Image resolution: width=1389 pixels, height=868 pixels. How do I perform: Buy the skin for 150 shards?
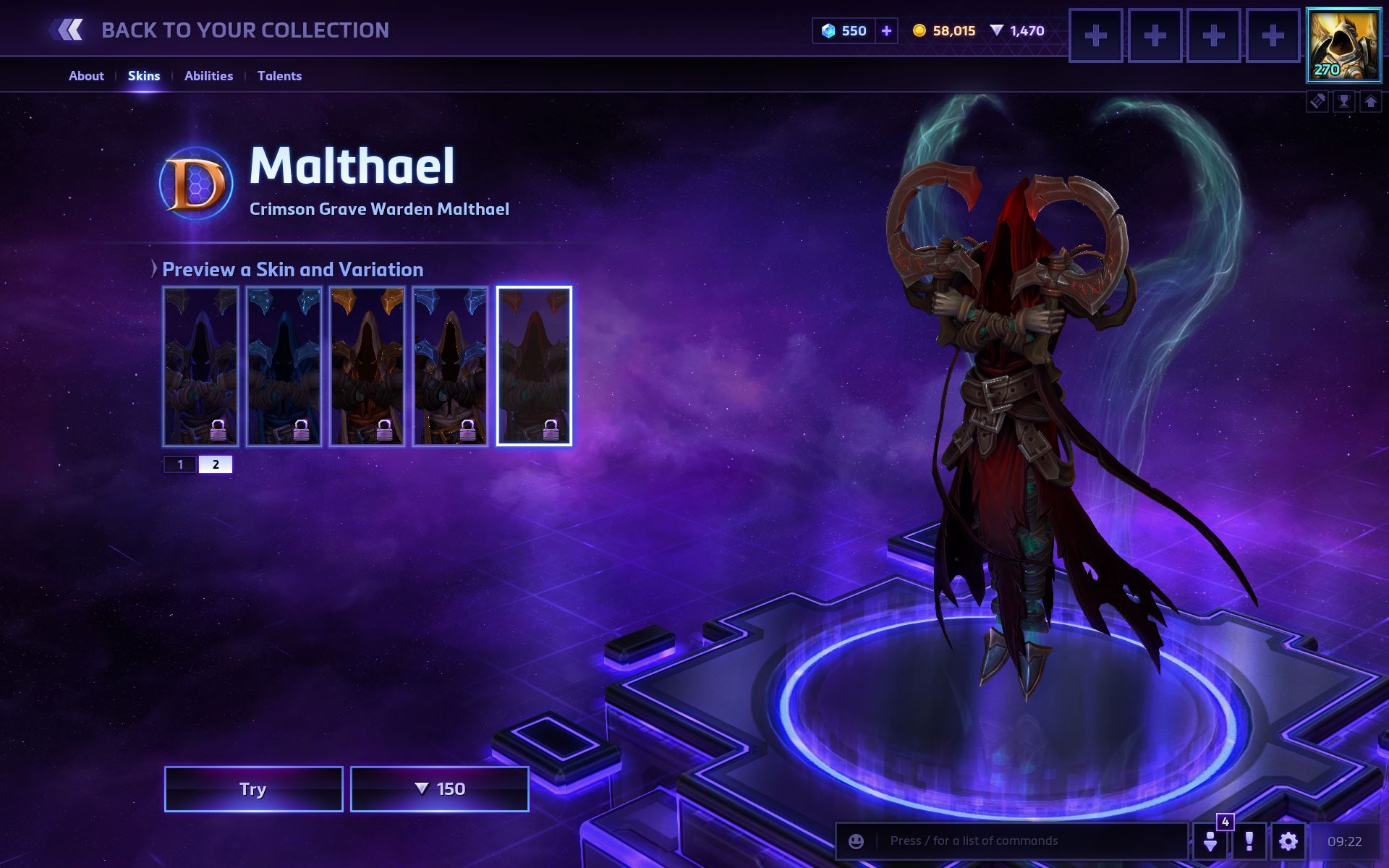439,788
